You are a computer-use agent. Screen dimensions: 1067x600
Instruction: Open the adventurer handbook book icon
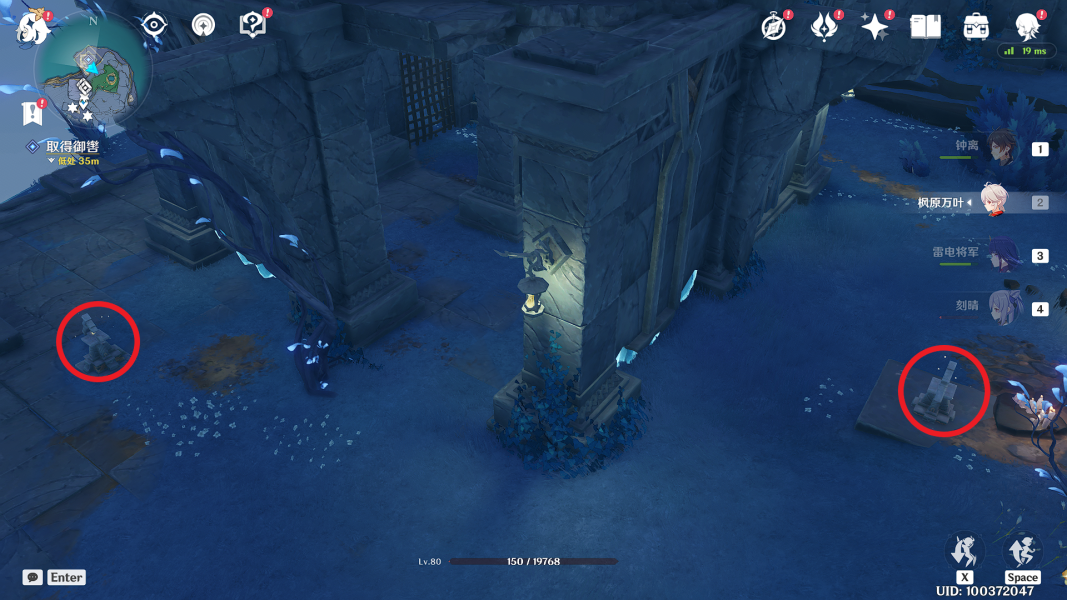coord(926,27)
